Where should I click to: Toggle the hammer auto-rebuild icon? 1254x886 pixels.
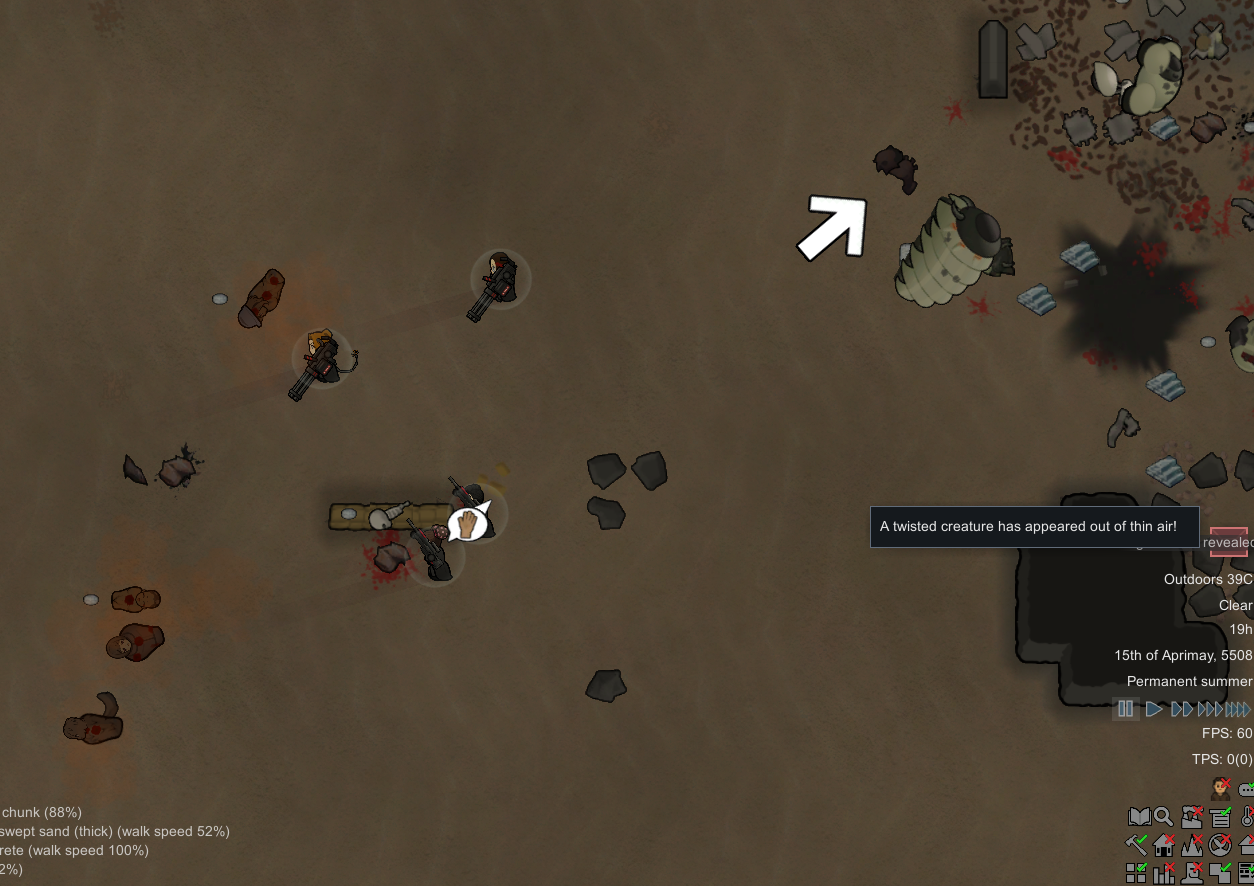1137,846
